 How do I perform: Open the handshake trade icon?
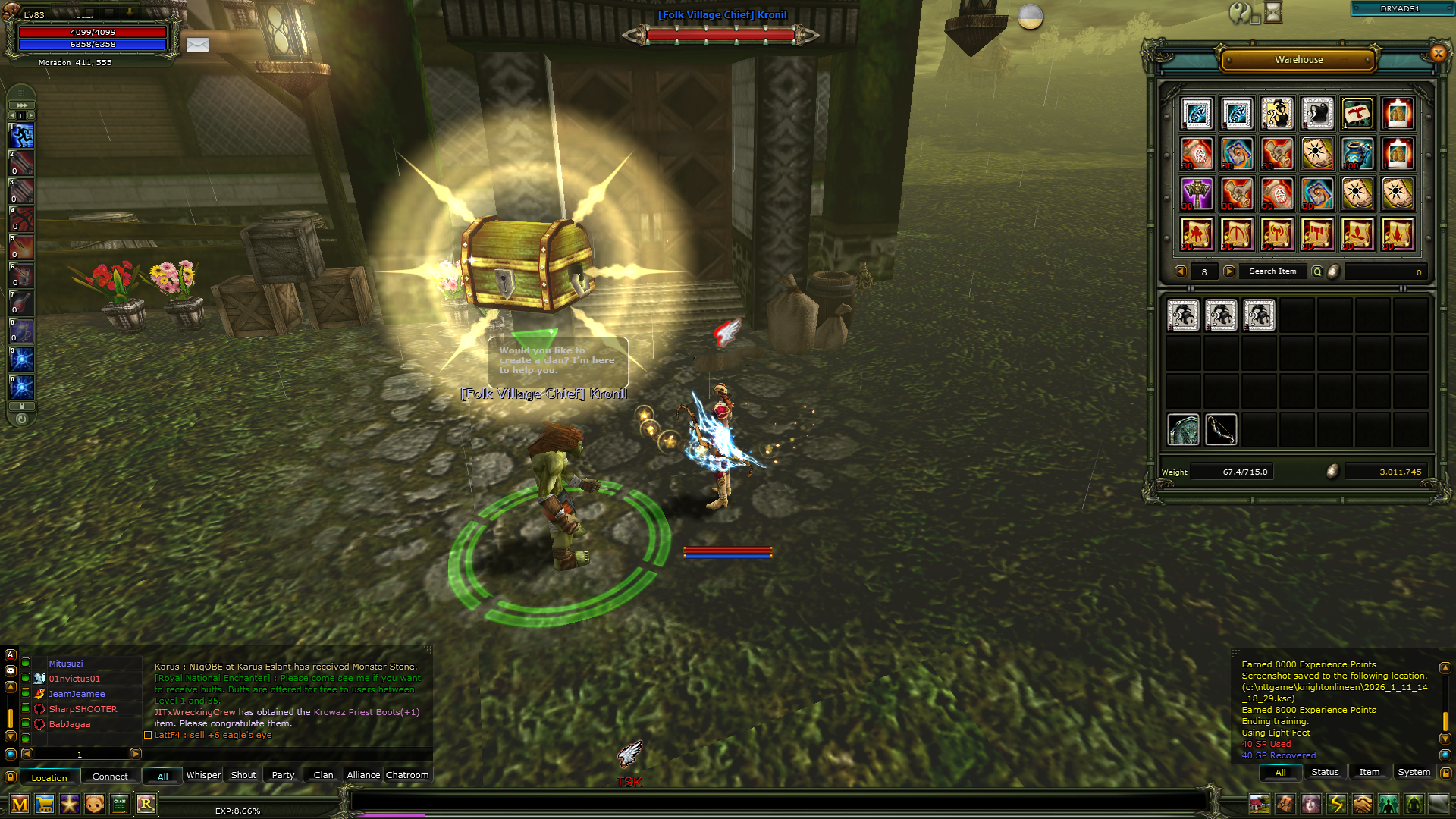coord(1363,804)
